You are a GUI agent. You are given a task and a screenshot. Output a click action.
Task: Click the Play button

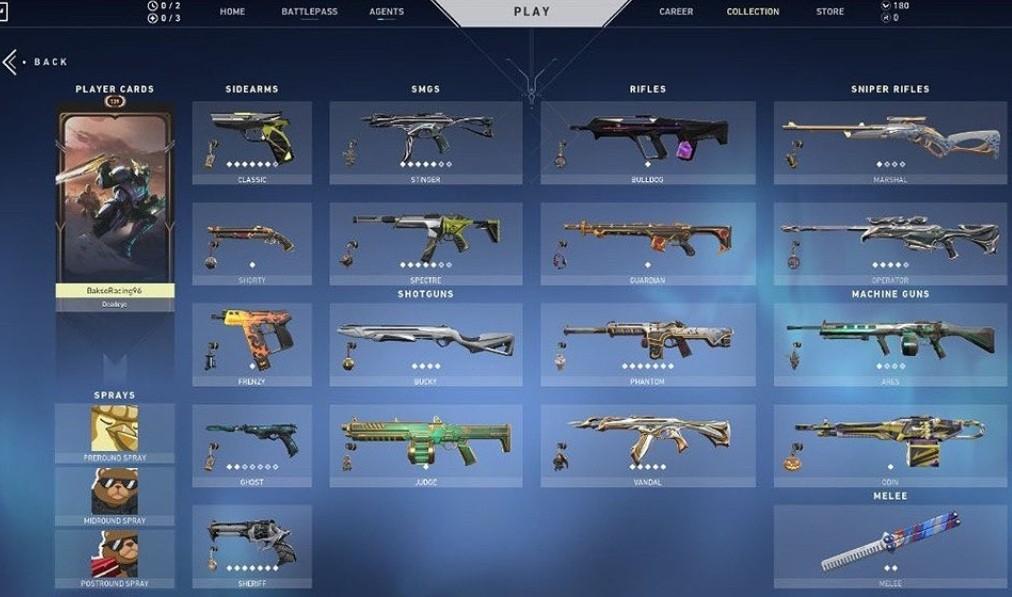531,12
